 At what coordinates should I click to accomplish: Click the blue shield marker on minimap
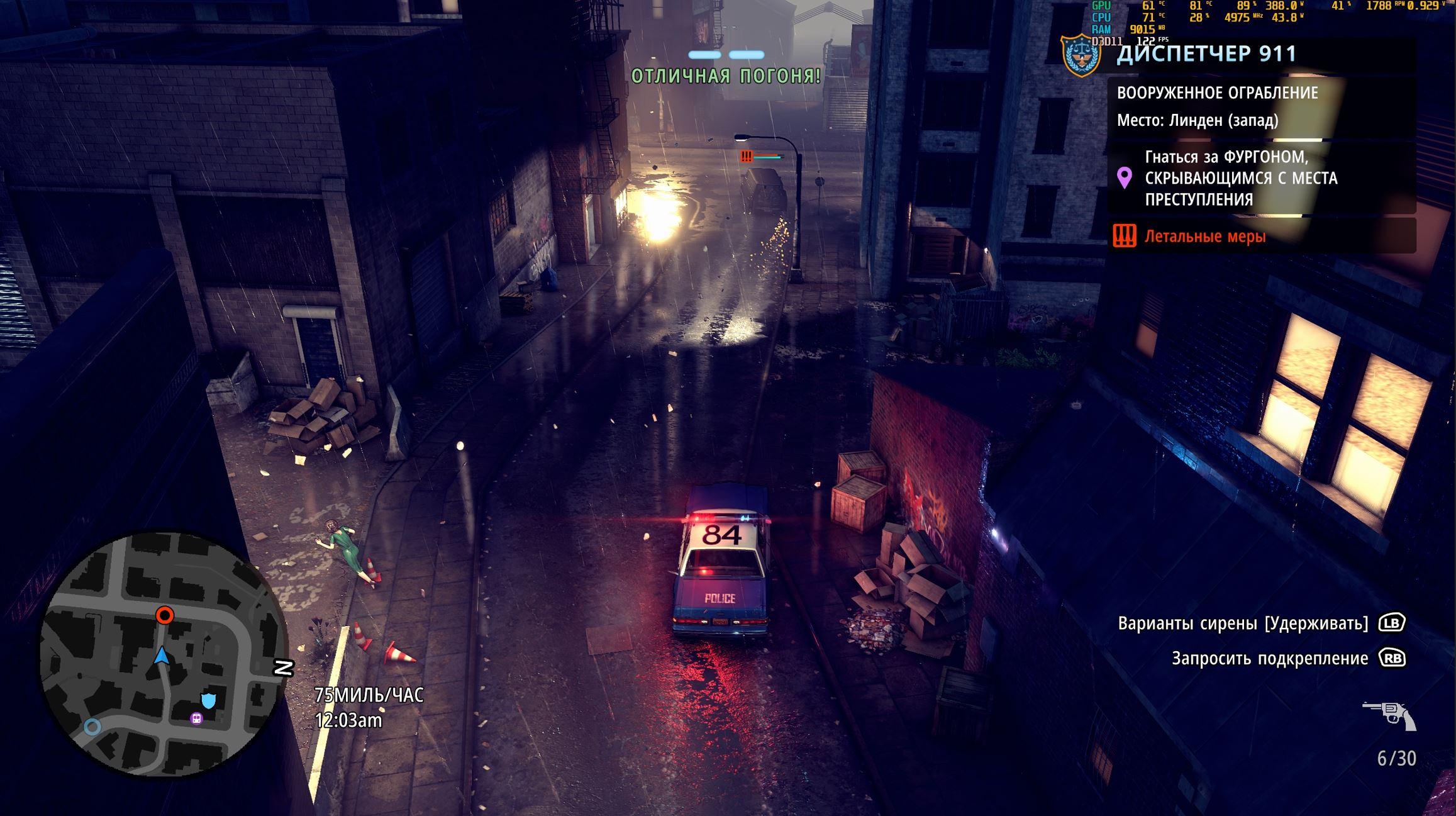tap(208, 700)
